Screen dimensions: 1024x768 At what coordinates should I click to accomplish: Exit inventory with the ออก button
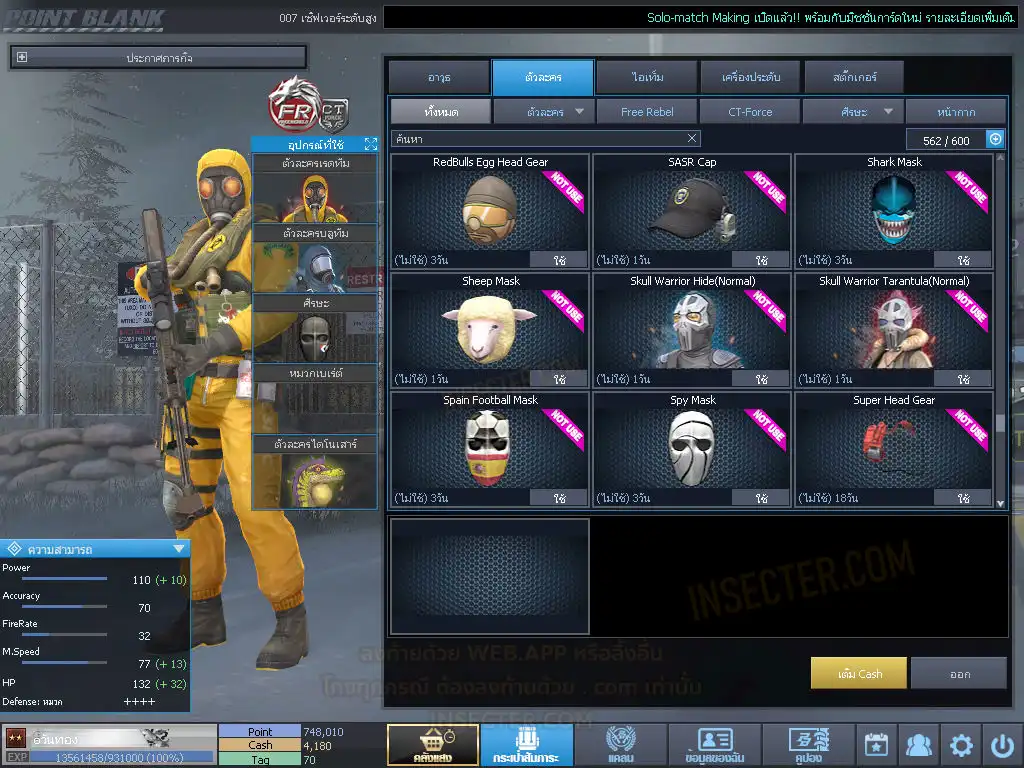[959, 673]
